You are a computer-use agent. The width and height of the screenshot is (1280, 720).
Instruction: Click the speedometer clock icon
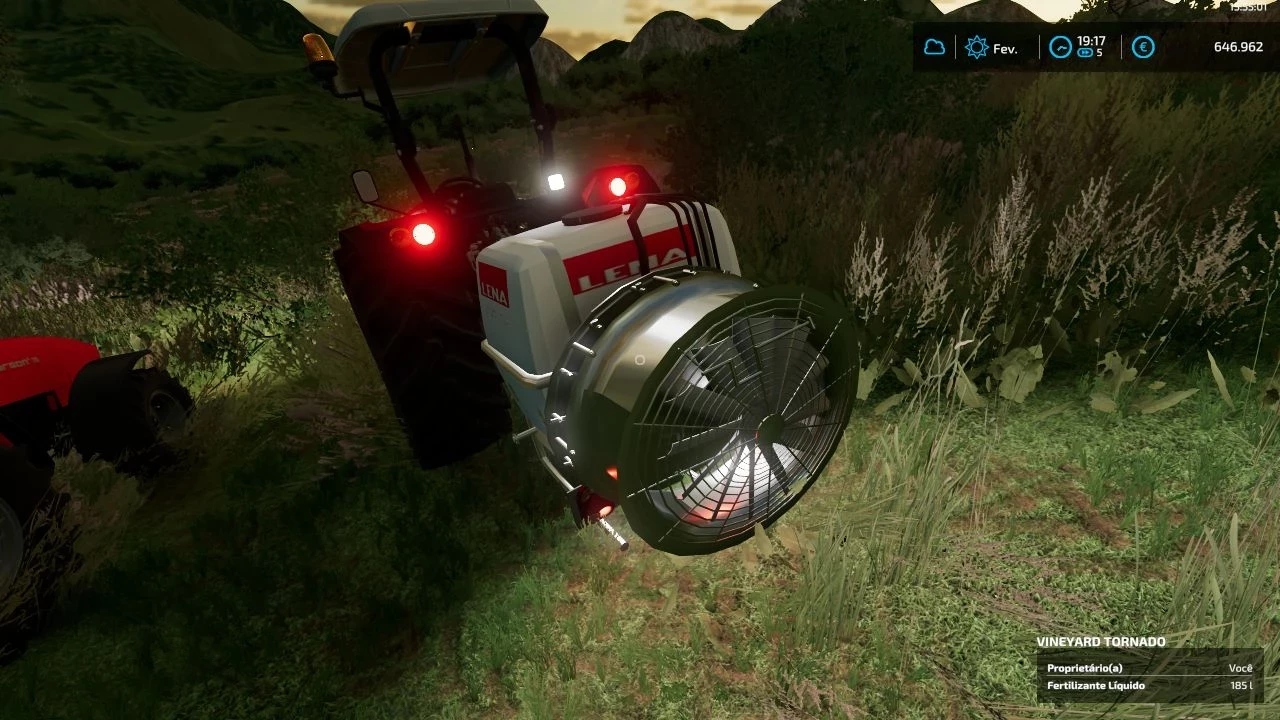(x=1060, y=47)
